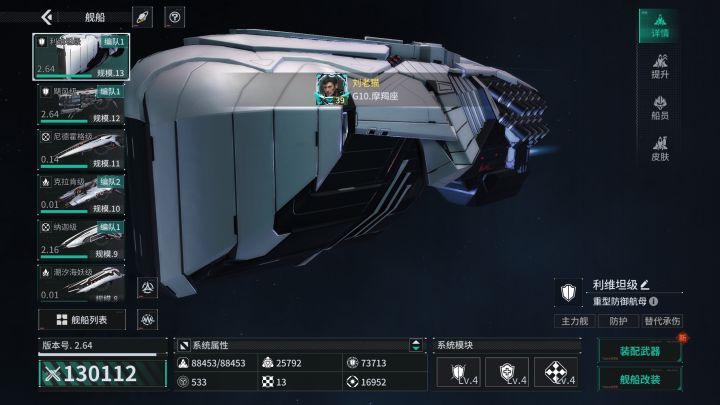Show info for 重型防御航母 class
Viewport: 720px width, 405px height.
point(654,301)
